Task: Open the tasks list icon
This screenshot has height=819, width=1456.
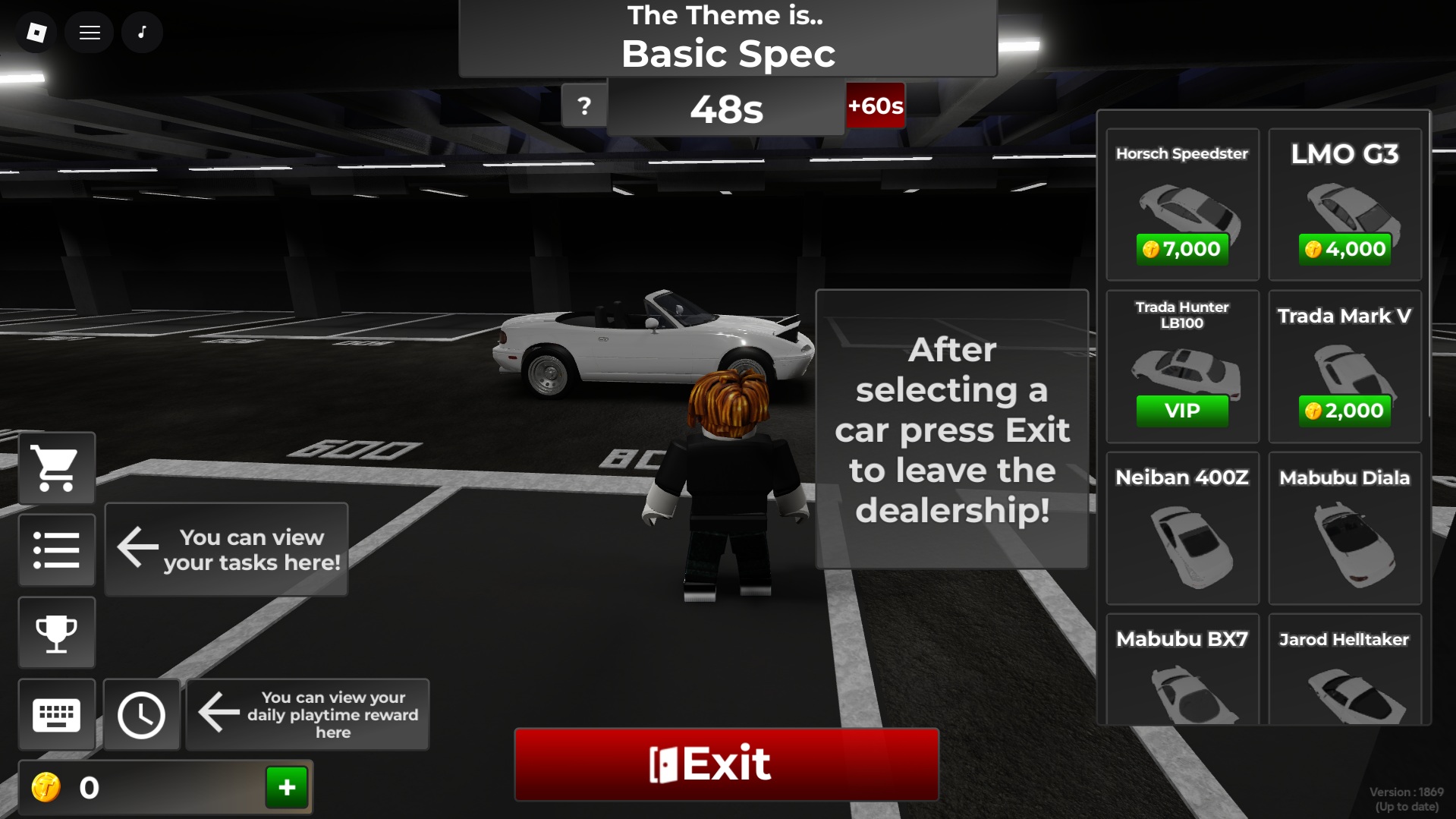Action: click(56, 550)
